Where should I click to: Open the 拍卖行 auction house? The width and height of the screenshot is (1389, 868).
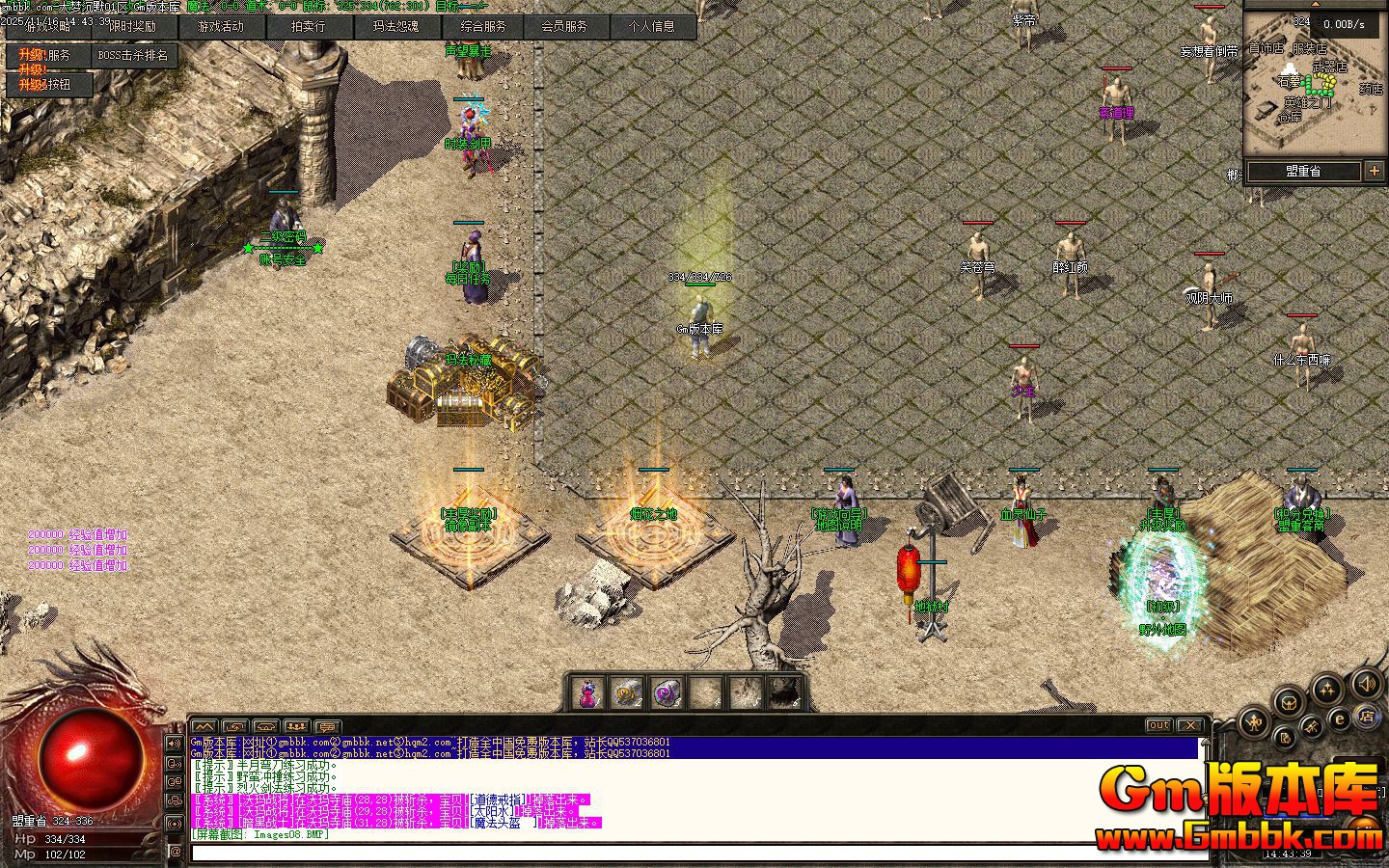pos(308,27)
